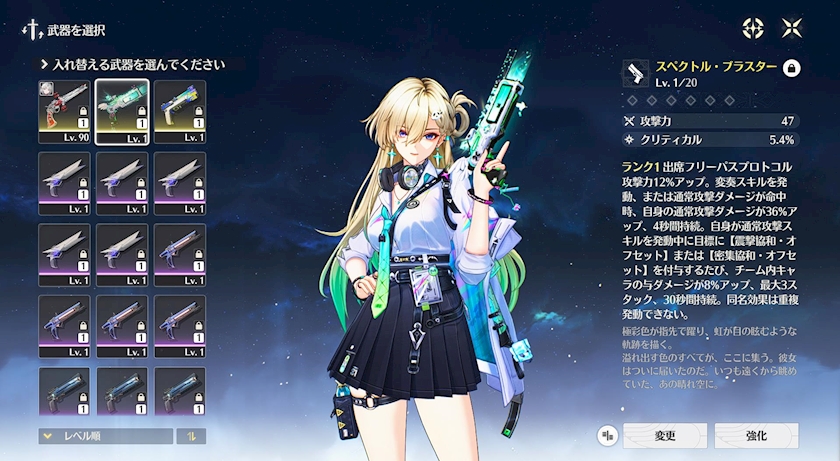Screen dimensions: 840x461
Task: Toggle the lock on スペクトル・ブラスター
Action: pos(791,68)
